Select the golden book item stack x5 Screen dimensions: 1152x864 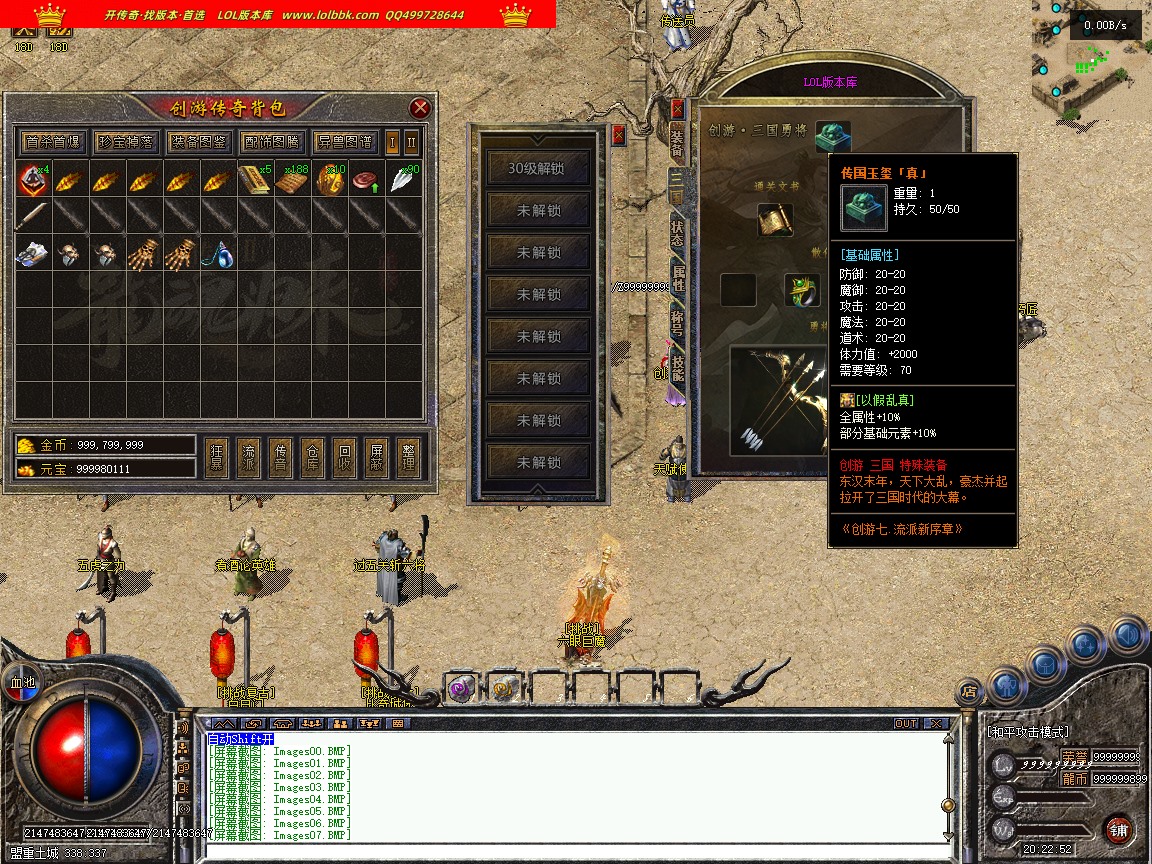(254, 180)
